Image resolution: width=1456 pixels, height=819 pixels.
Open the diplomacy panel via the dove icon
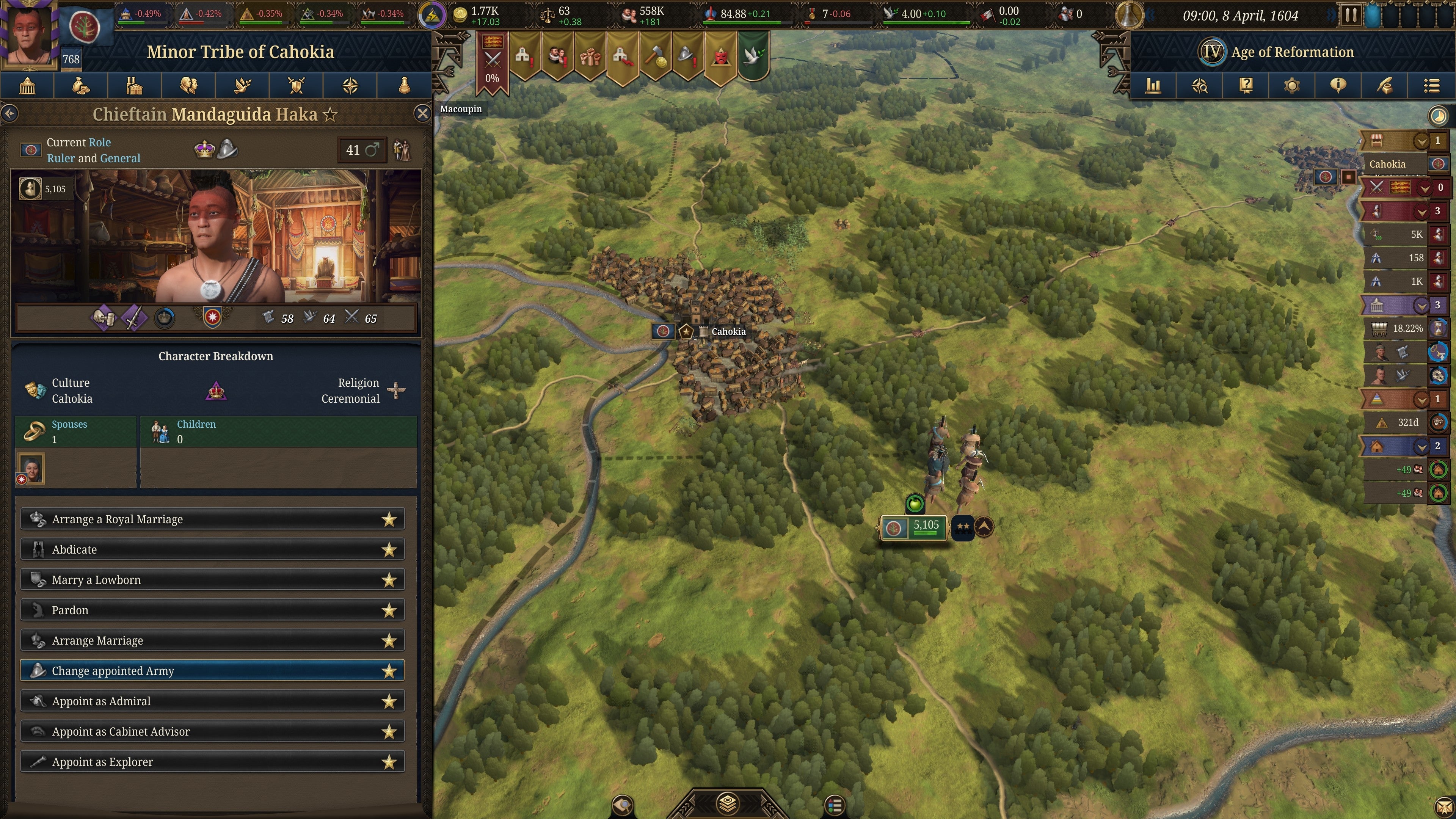243,85
